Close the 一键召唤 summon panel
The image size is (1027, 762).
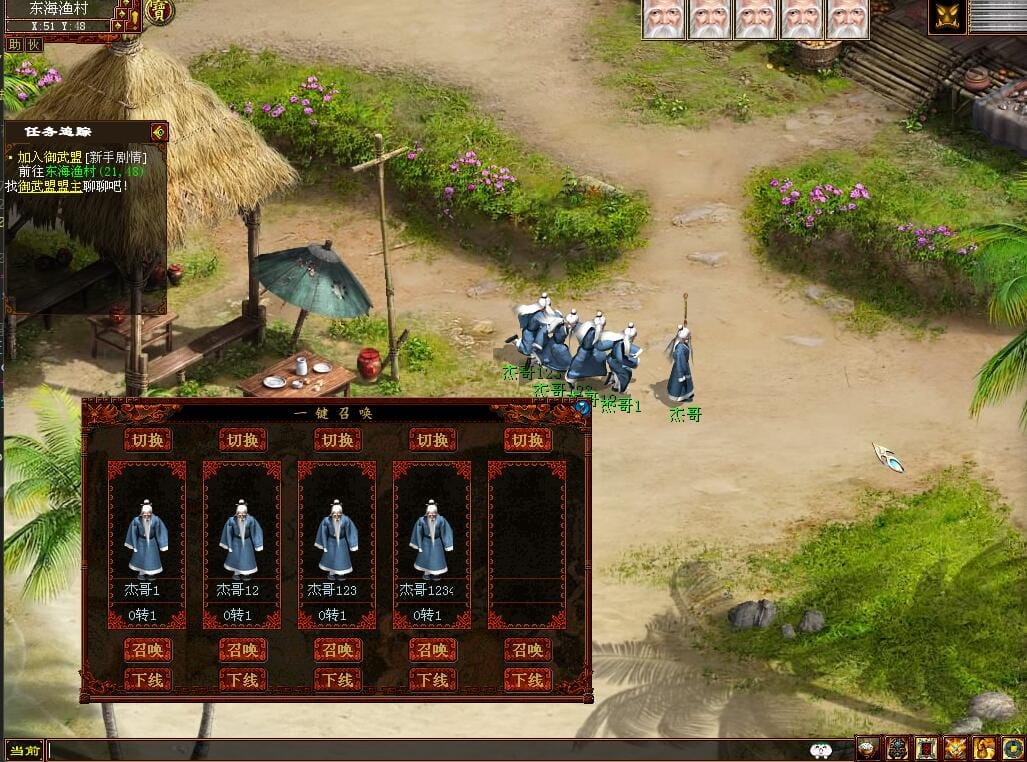pyautogui.click(x=581, y=408)
